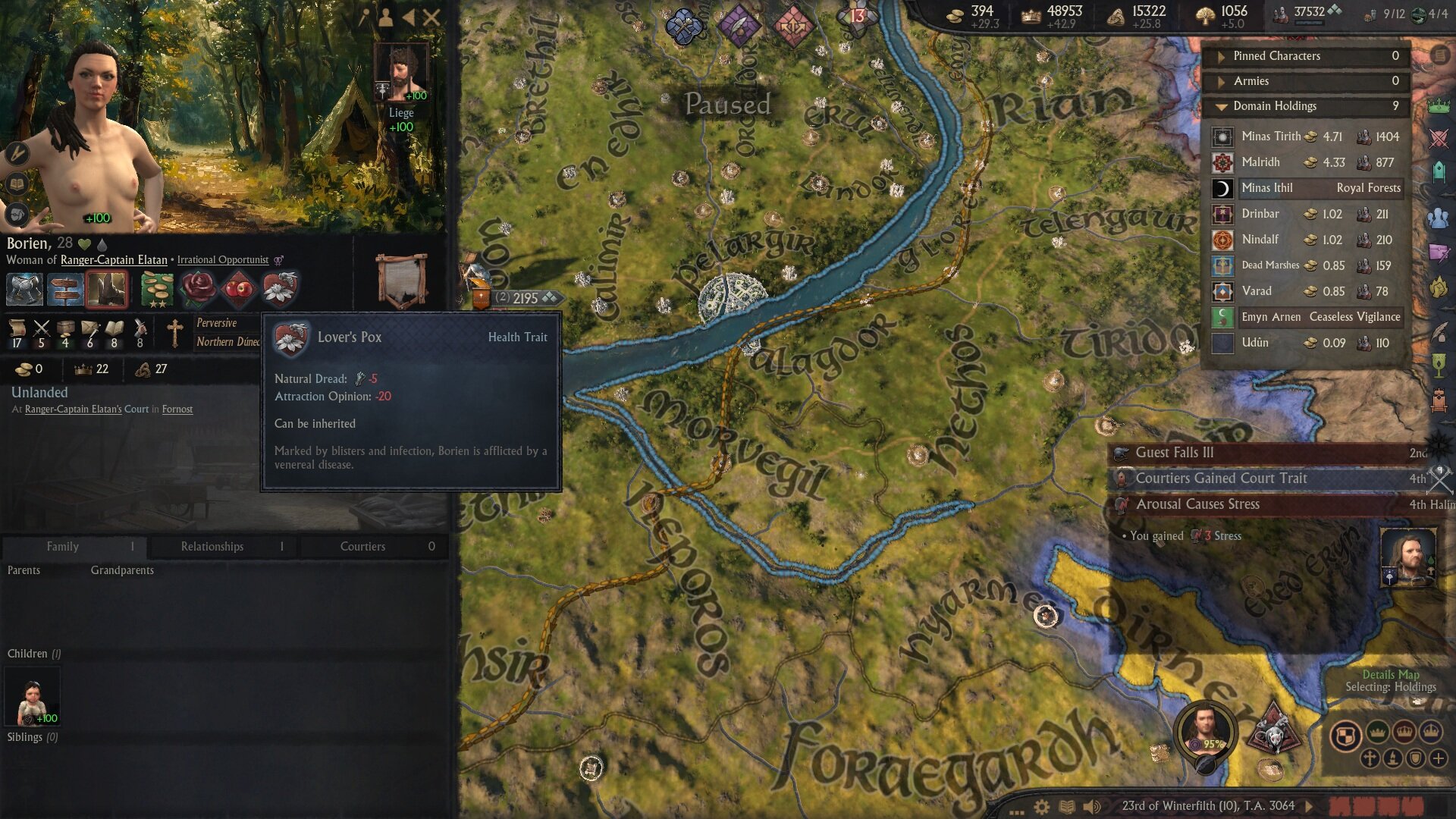Unpause with the play arrow by the date
This screenshot has height=819, width=1456.
tap(1309, 806)
